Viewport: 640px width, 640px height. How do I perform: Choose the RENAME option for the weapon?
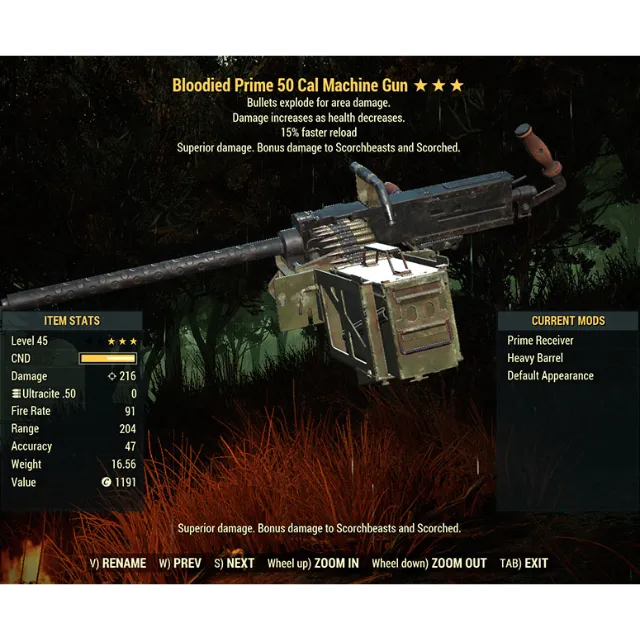[118, 563]
